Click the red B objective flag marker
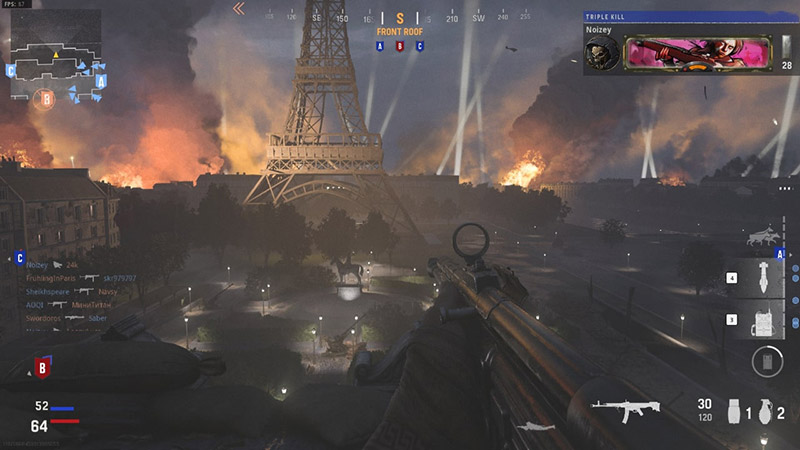 42,368
